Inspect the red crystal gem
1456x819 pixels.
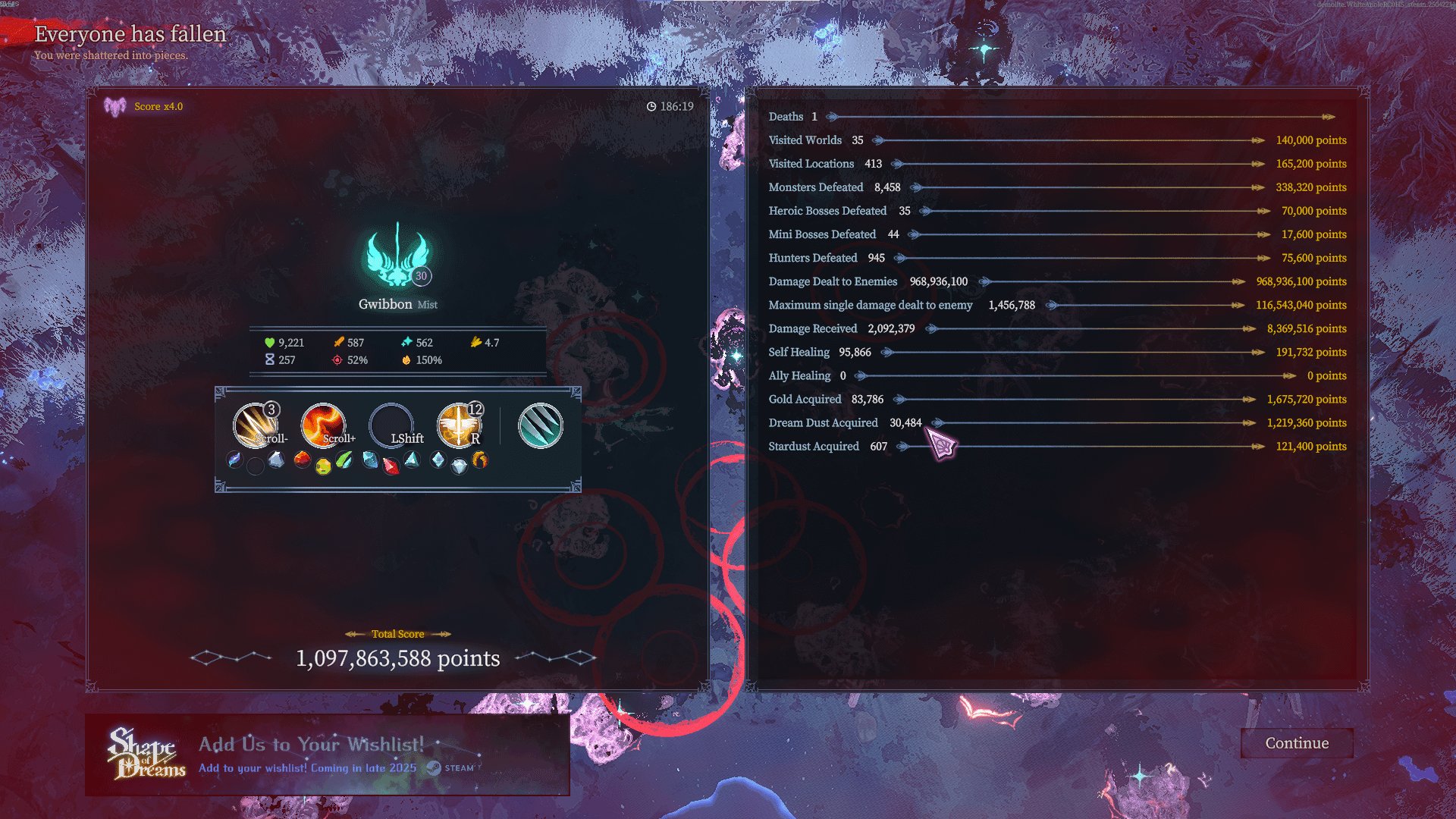[x=391, y=466]
